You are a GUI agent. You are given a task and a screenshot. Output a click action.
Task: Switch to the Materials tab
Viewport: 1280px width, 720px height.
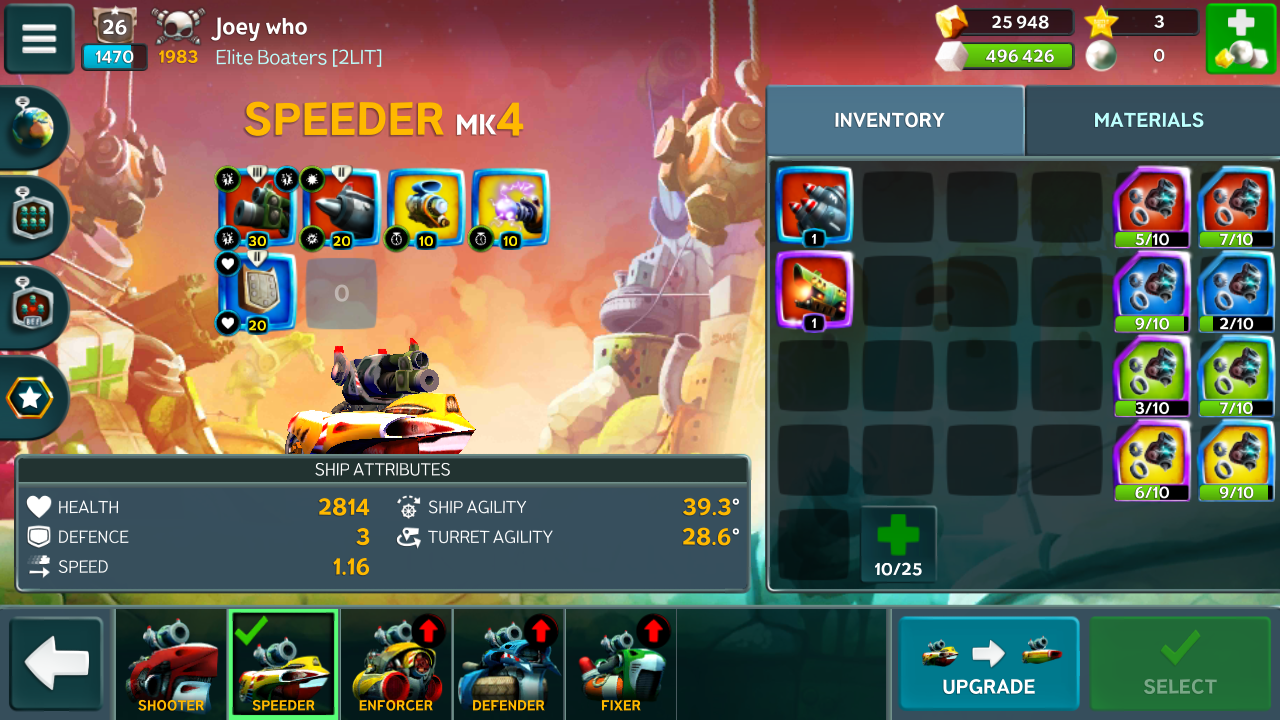[x=1148, y=120]
